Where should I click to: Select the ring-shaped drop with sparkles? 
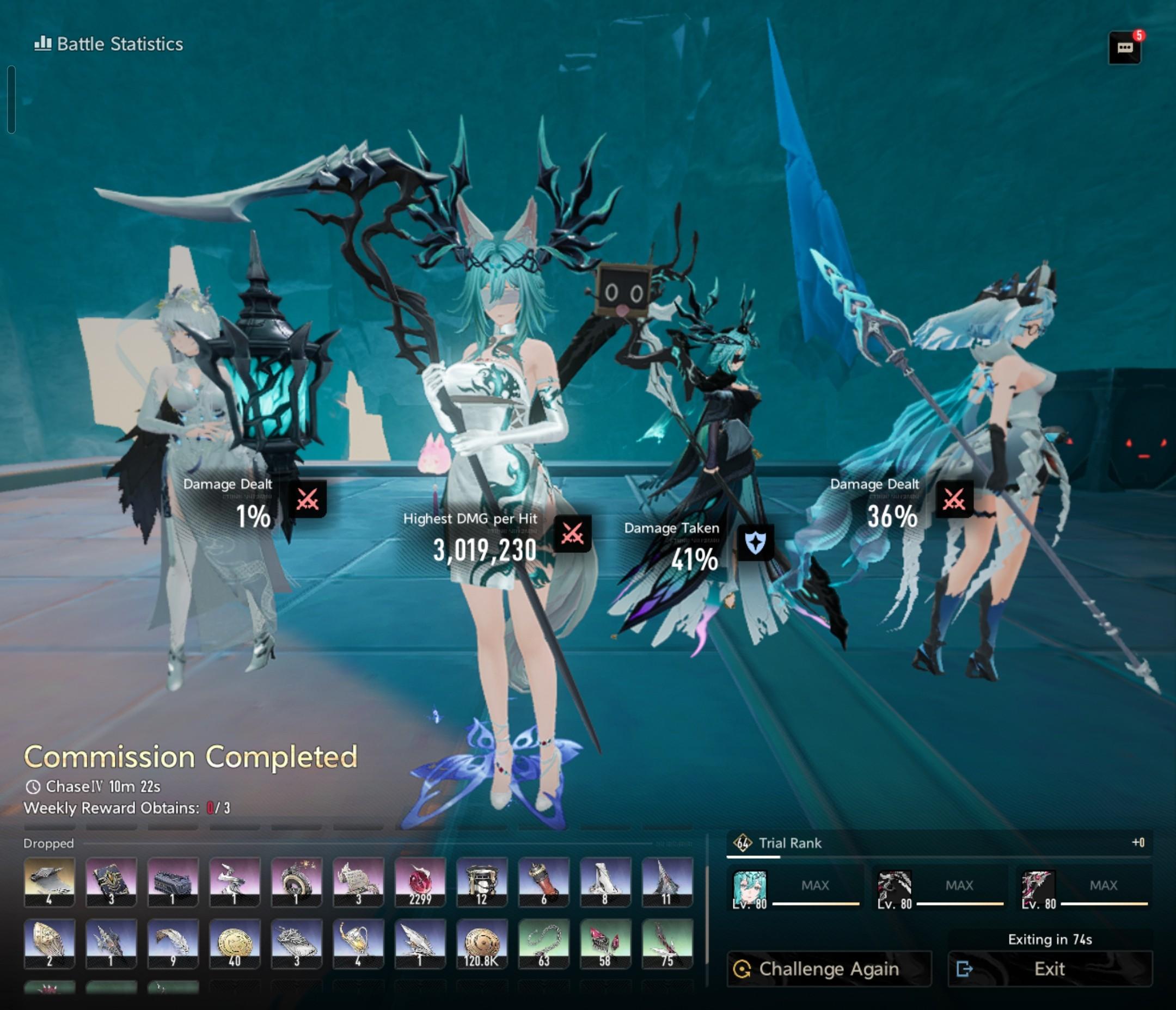pyautogui.click(x=296, y=881)
